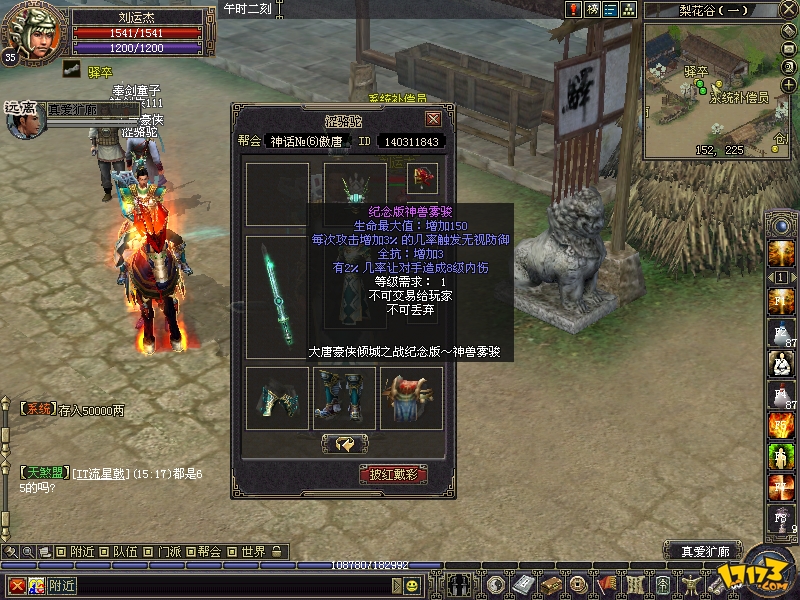Close the minimap with the X button
800x600 pixels.
pos(791,9)
